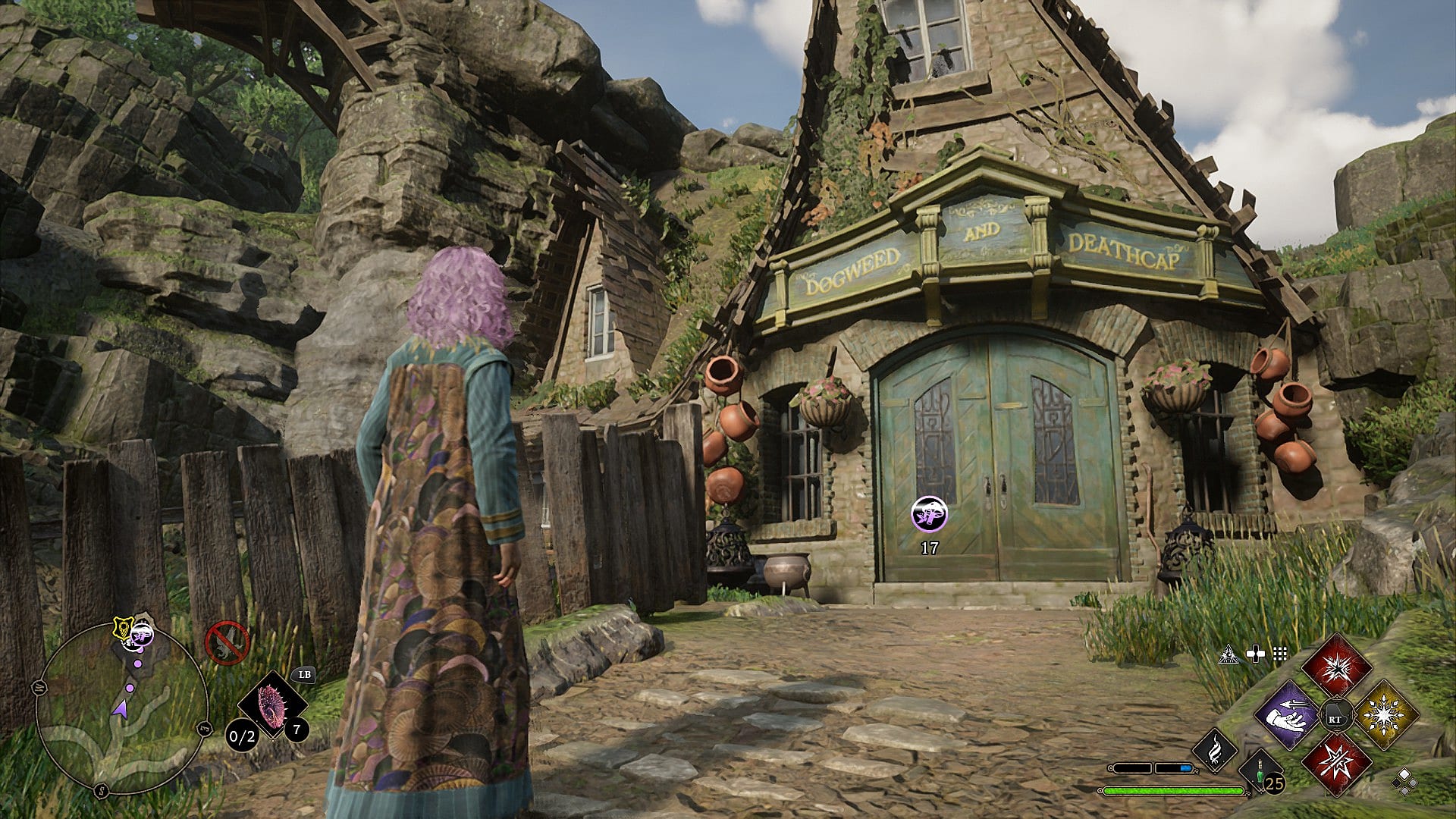Click the purple player arrow on minimap
Viewport: 1456px width, 819px height.
pyautogui.click(x=120, y=708)
